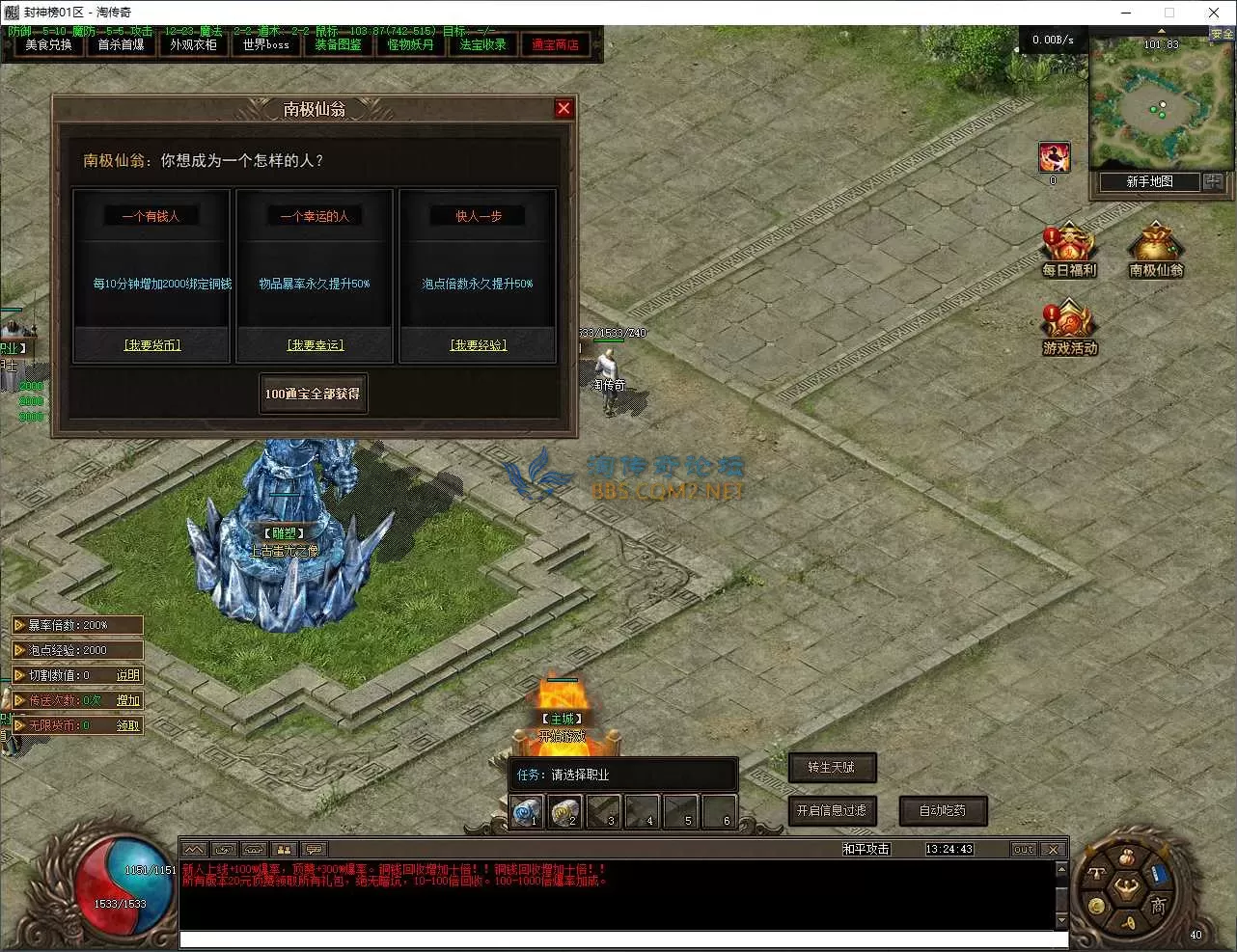Image resolution: width=1237 pixels, height=952 pixels.
Task: Close the 南极仙翁 dialog window
Action: (x=564, y=109)
